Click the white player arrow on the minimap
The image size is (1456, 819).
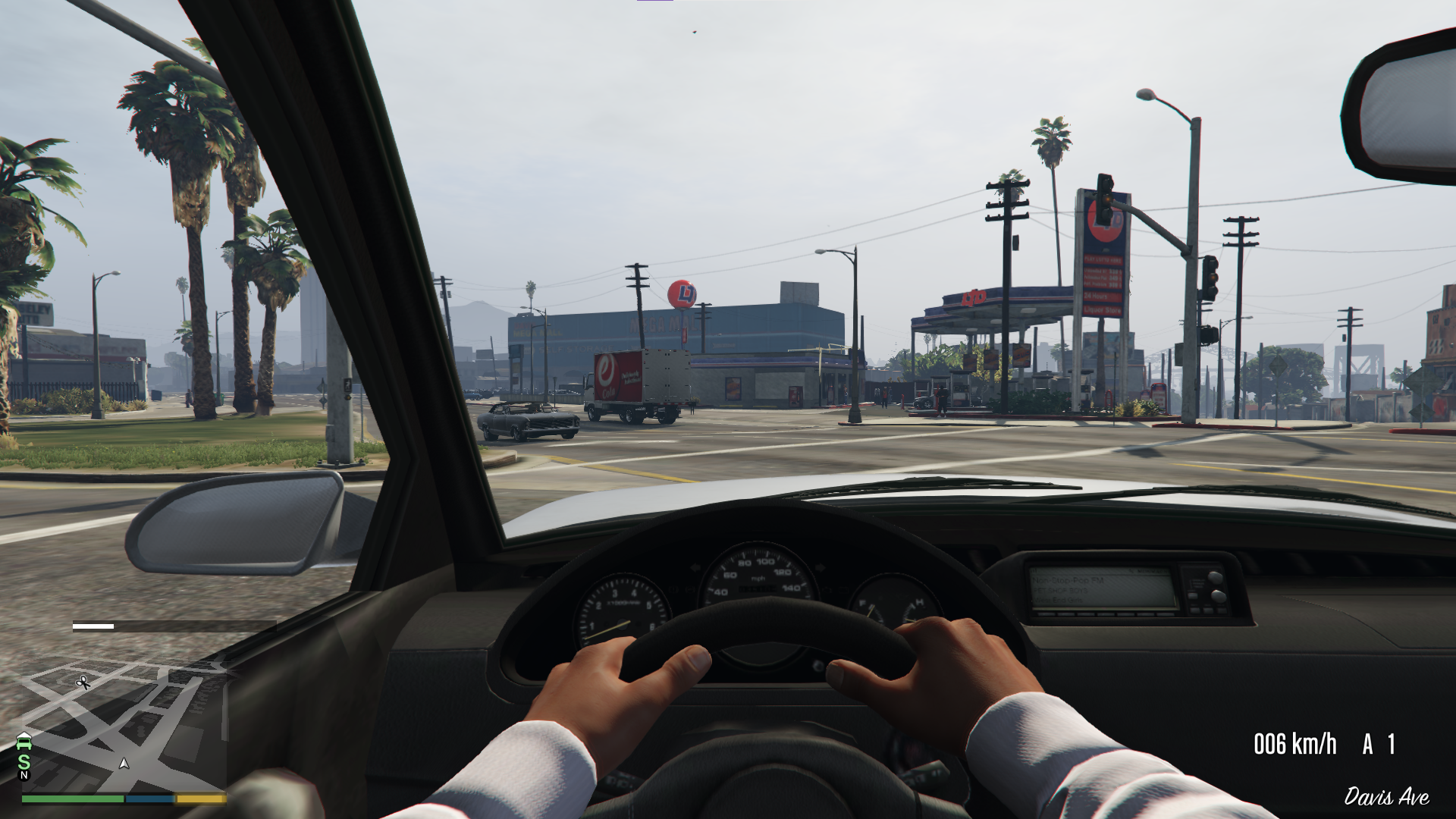124,764
